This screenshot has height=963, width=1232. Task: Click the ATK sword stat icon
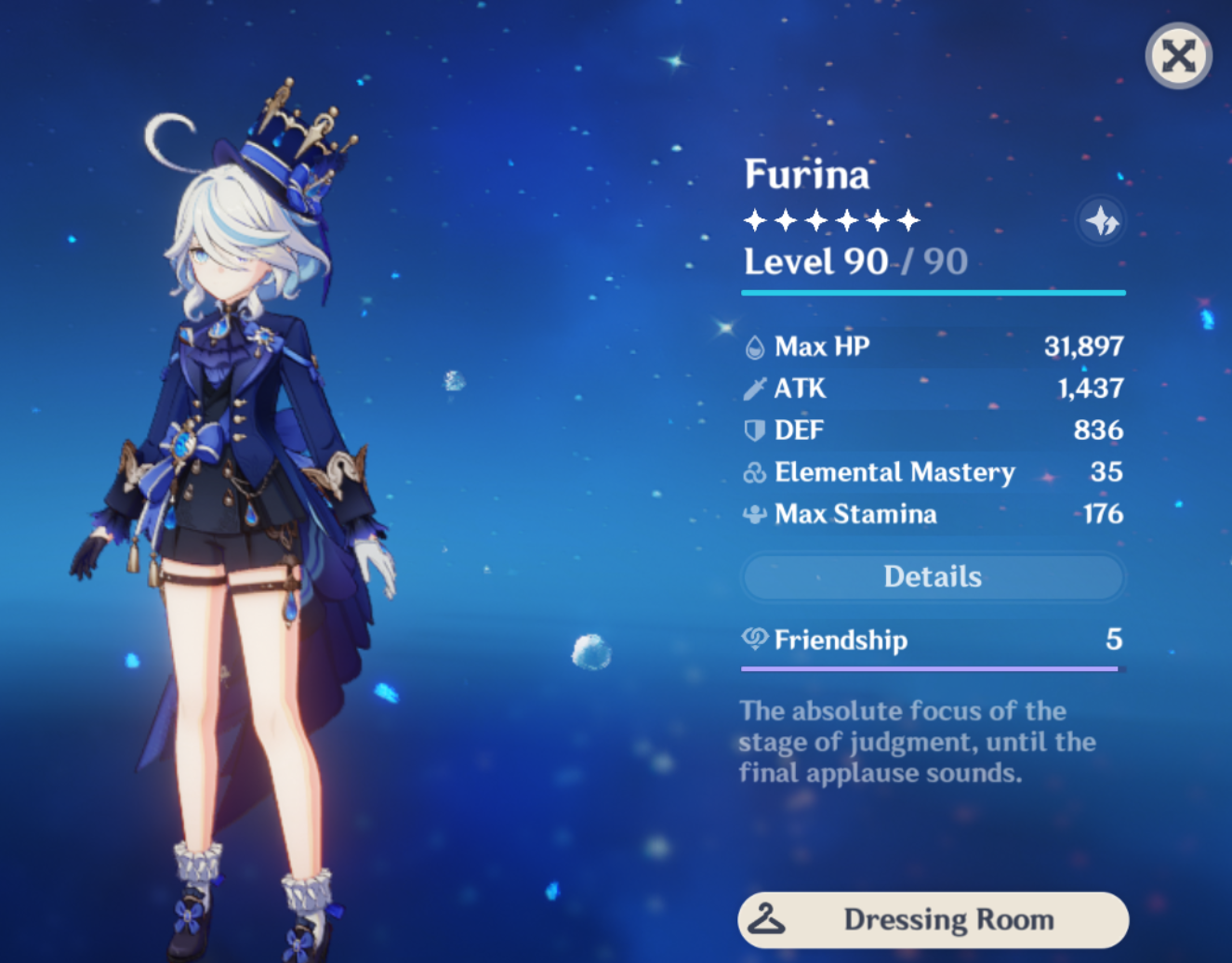755,388
